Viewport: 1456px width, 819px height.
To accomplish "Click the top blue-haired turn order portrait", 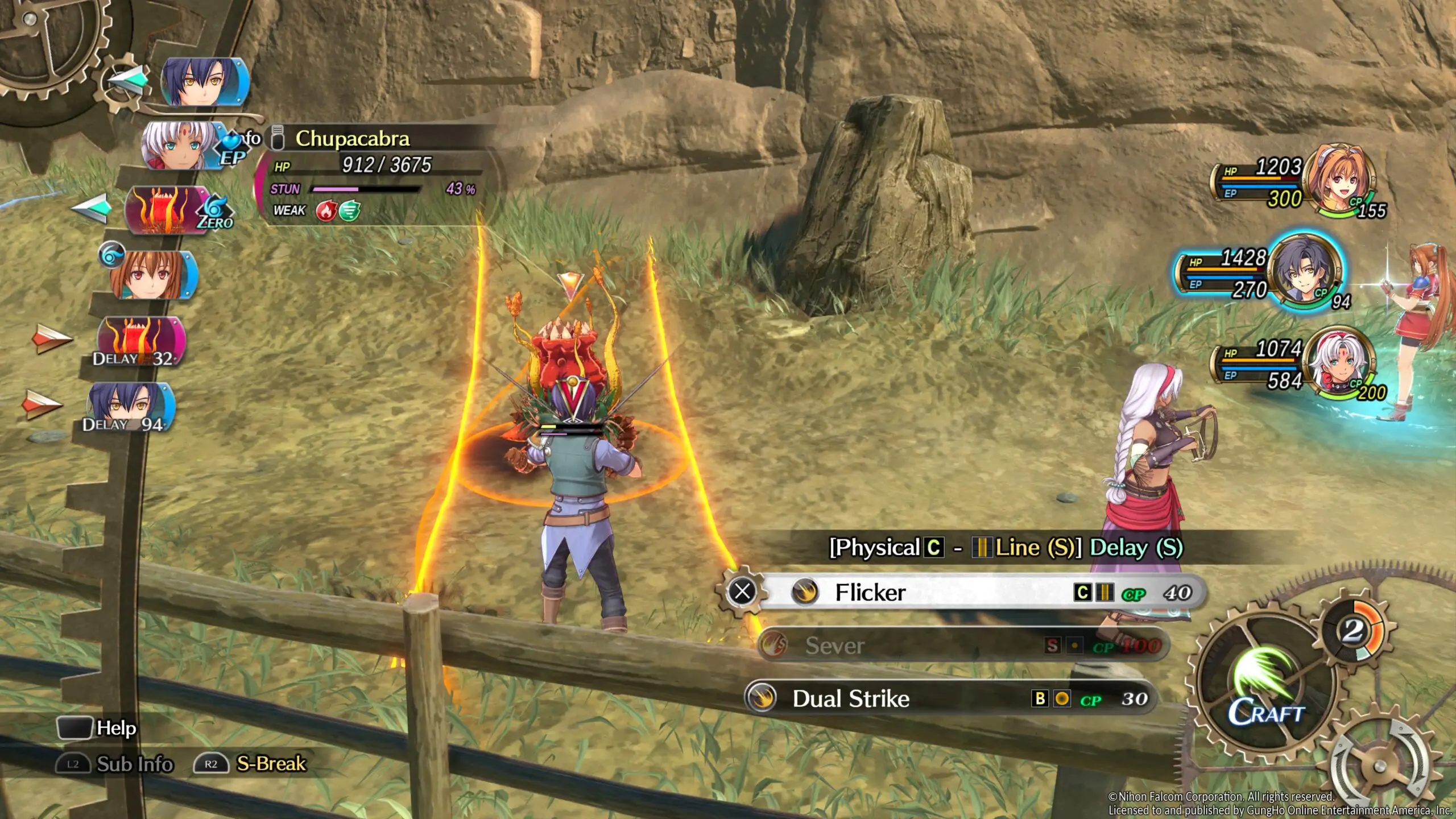I will tap(204, 82).
